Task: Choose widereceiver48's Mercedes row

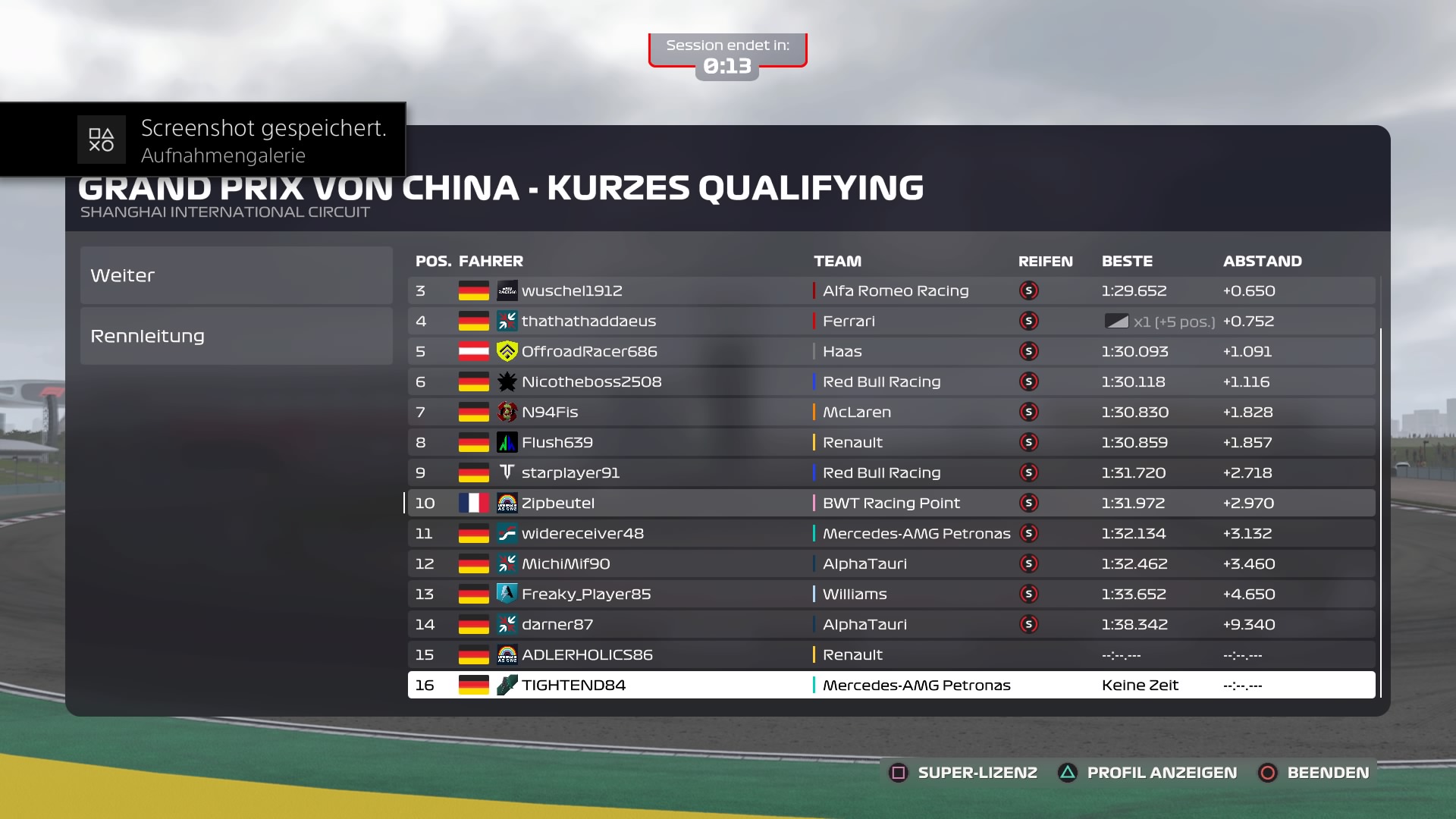Action: pos(891,533)
